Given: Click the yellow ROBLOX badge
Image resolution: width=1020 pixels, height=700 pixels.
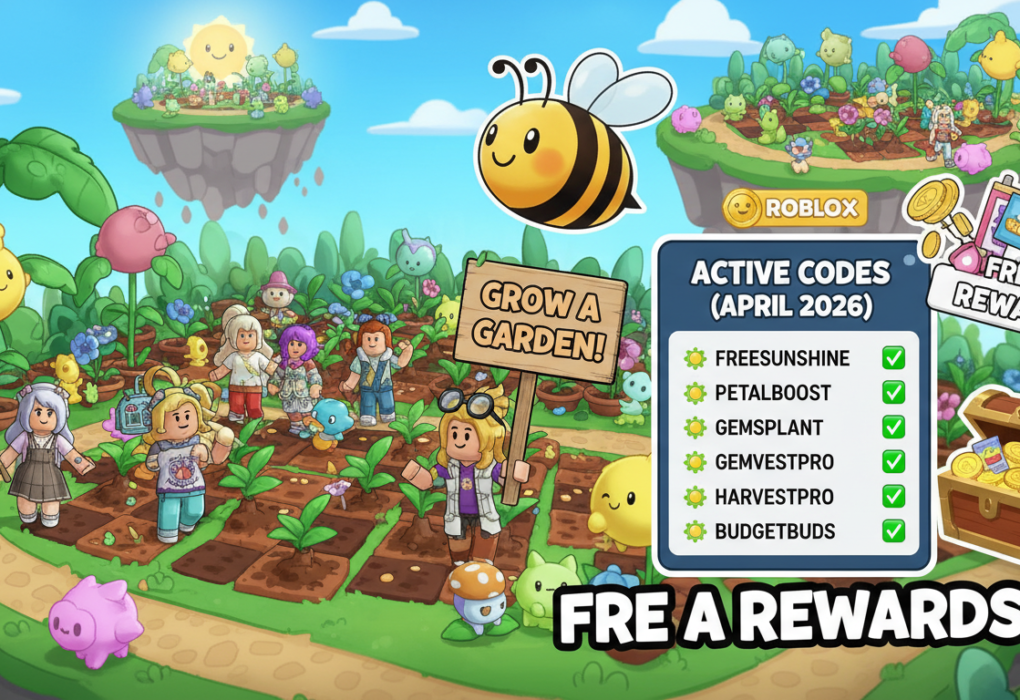Looking at the screenshot, I should pos(794,209).
